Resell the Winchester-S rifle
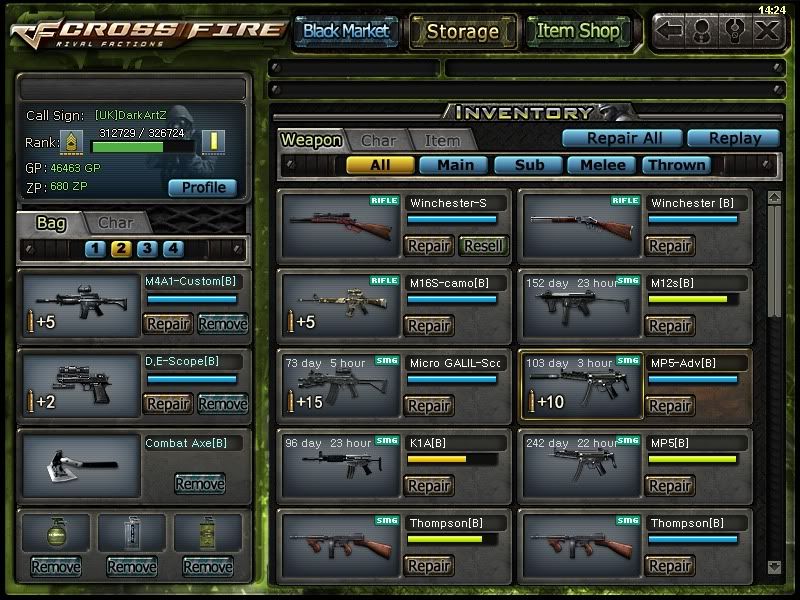This screenshot has width=800, height=600. point(483,245)
